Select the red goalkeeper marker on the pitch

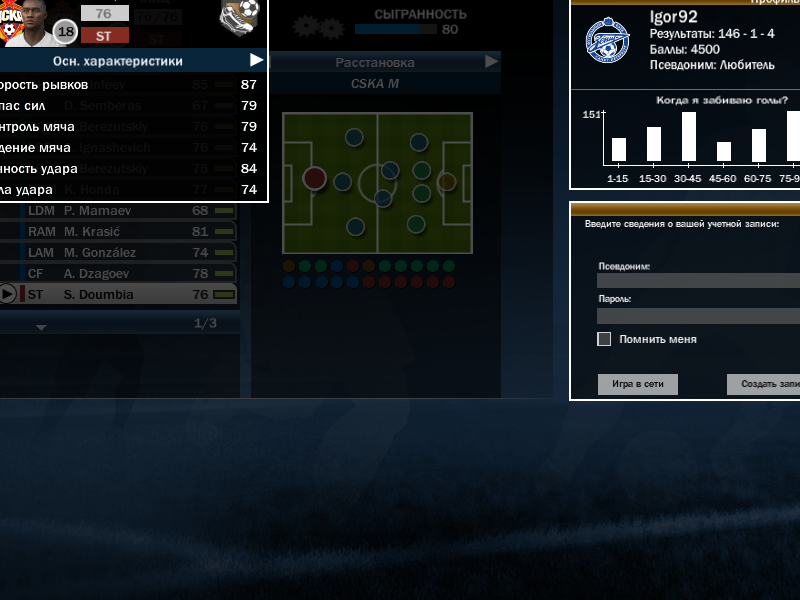tap(314, 178)
